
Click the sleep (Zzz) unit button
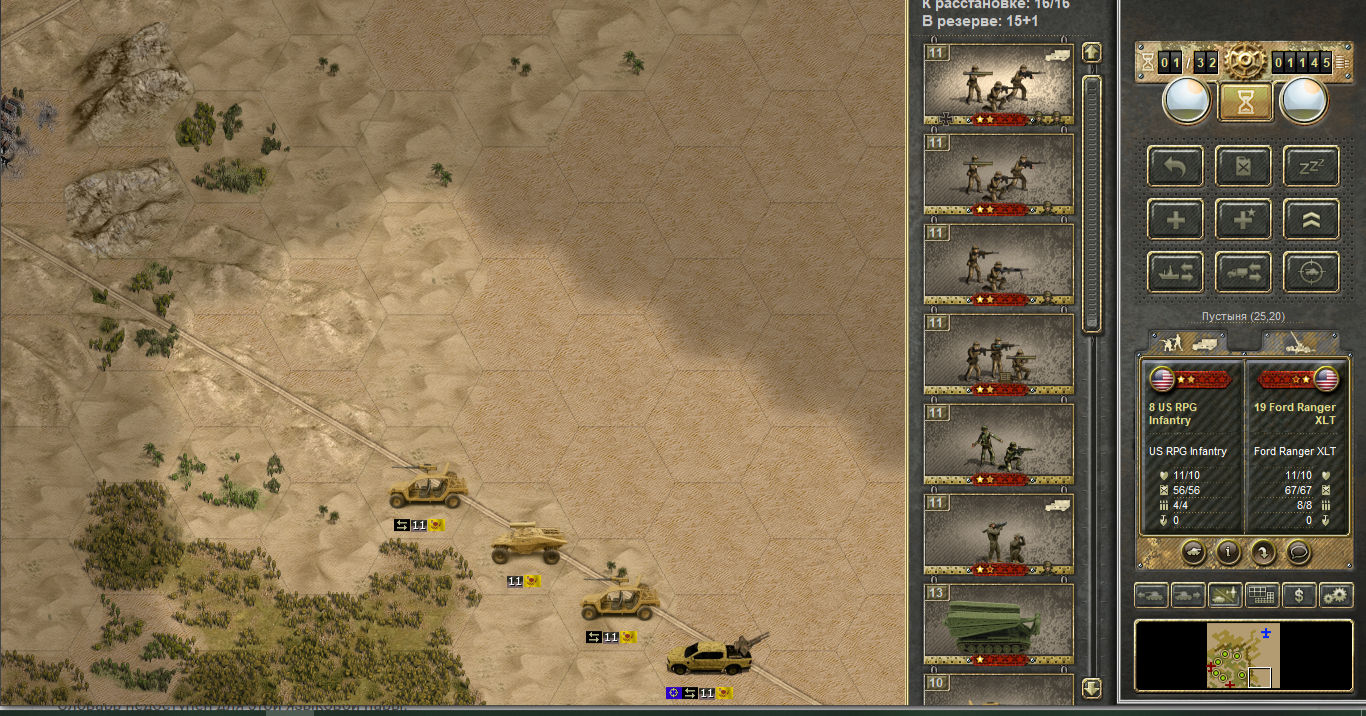coord(1310,166)
